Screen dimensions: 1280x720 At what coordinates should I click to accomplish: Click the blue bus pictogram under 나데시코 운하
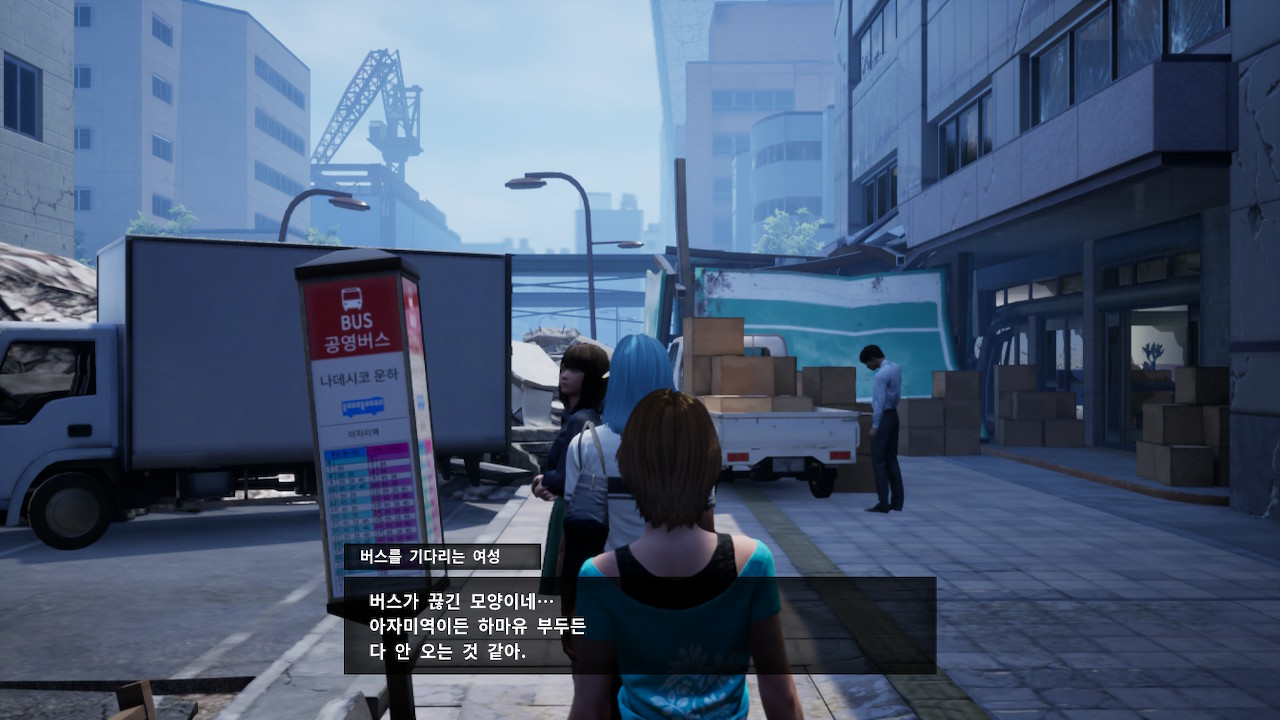(x=365, y=409)
